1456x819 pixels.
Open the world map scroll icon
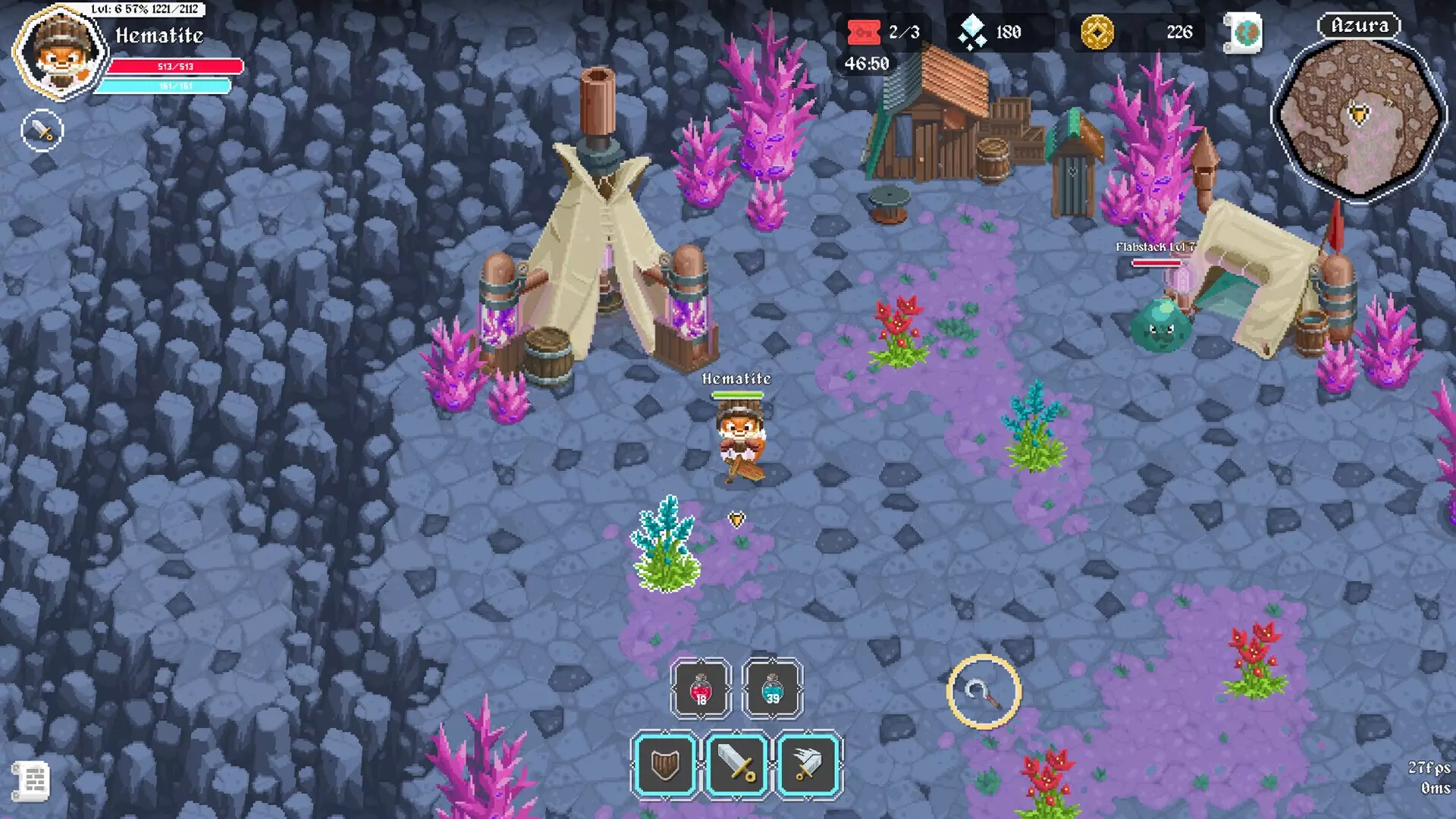pyautogui.click(x=1245, y=33)
